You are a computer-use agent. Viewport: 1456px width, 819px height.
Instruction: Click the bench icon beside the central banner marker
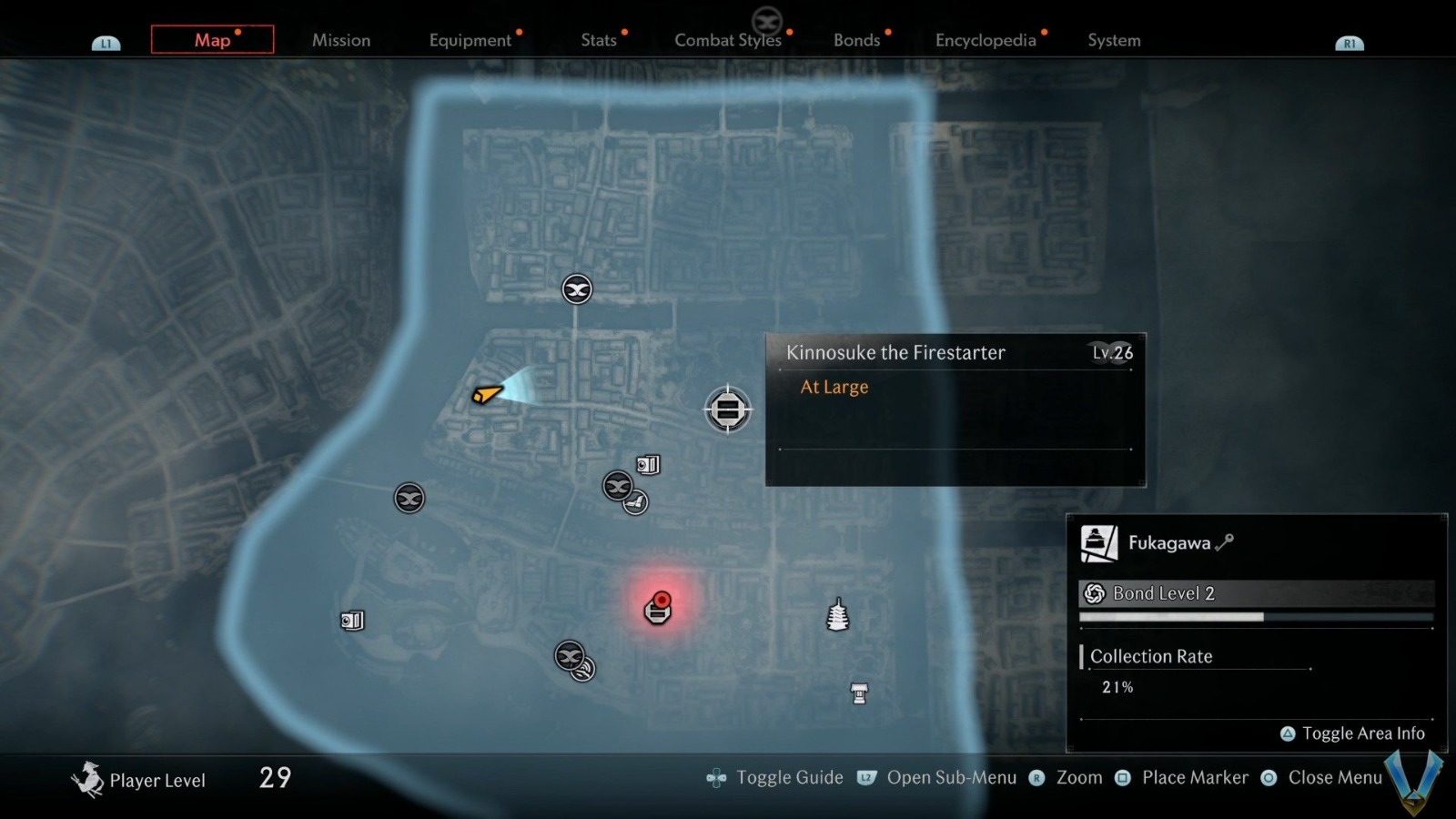[635, 501]
